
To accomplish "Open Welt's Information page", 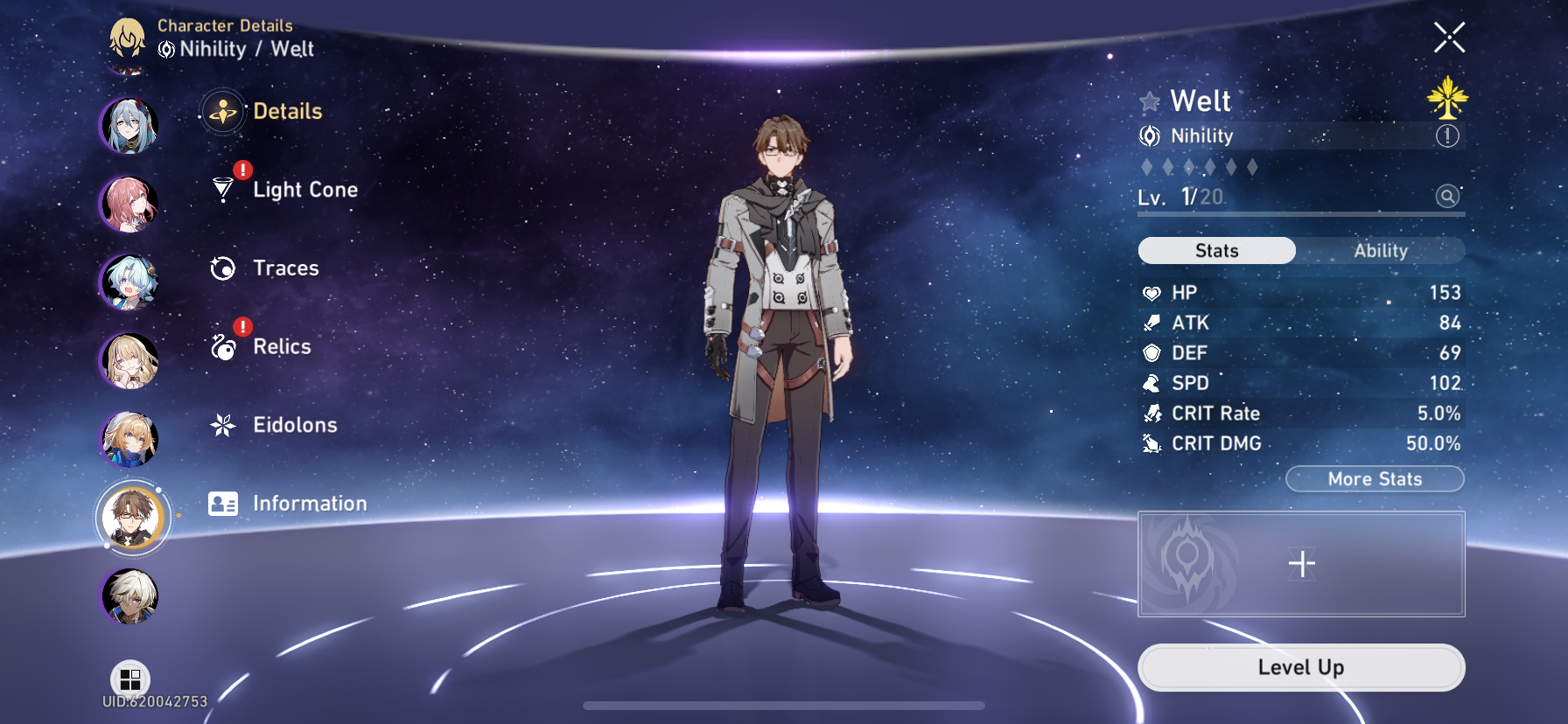I will point(309,504).
